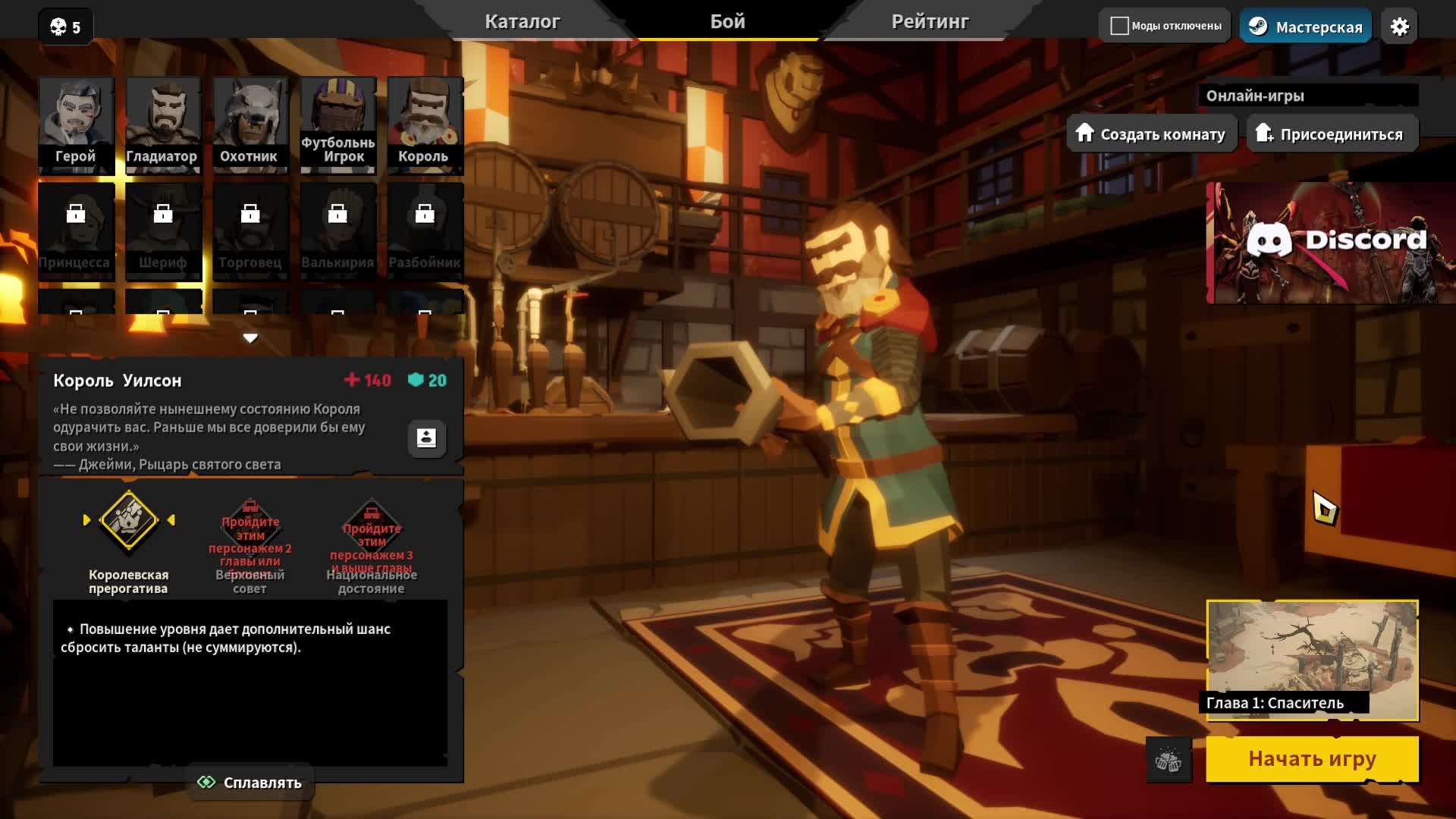Open the character profile card icon
Screen dimensions: 1456x819
point(426,438)
